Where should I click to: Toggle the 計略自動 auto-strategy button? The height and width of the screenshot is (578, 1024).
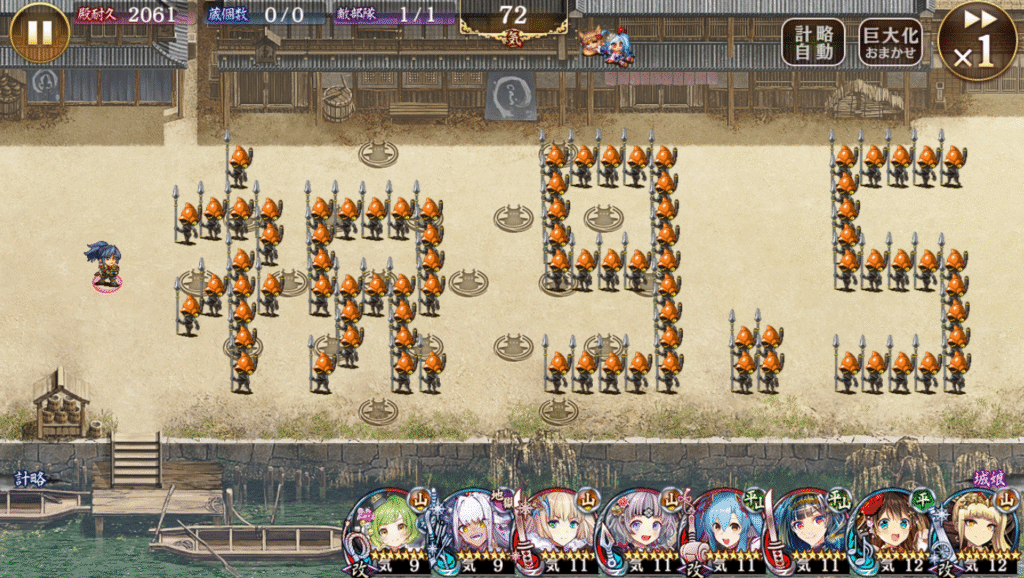pos(813,43)
